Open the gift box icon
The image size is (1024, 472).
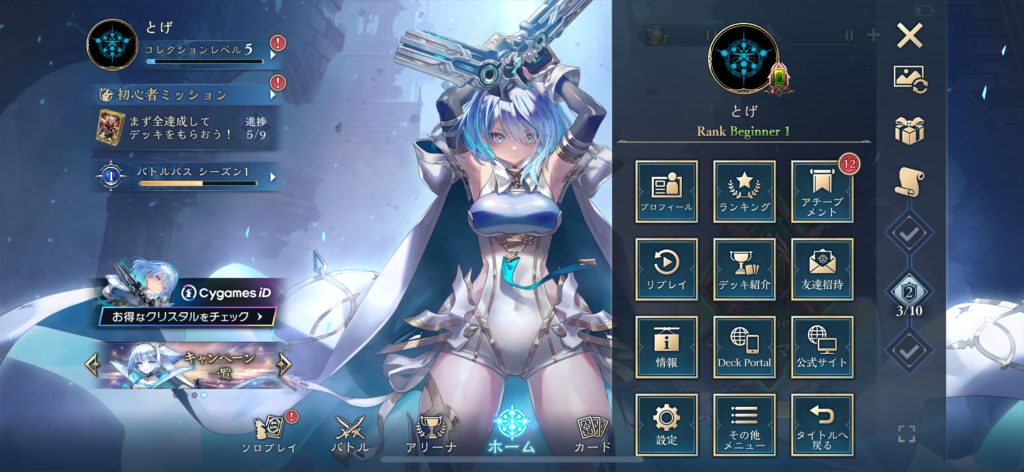pyautogui.click(x=909, y=129)
